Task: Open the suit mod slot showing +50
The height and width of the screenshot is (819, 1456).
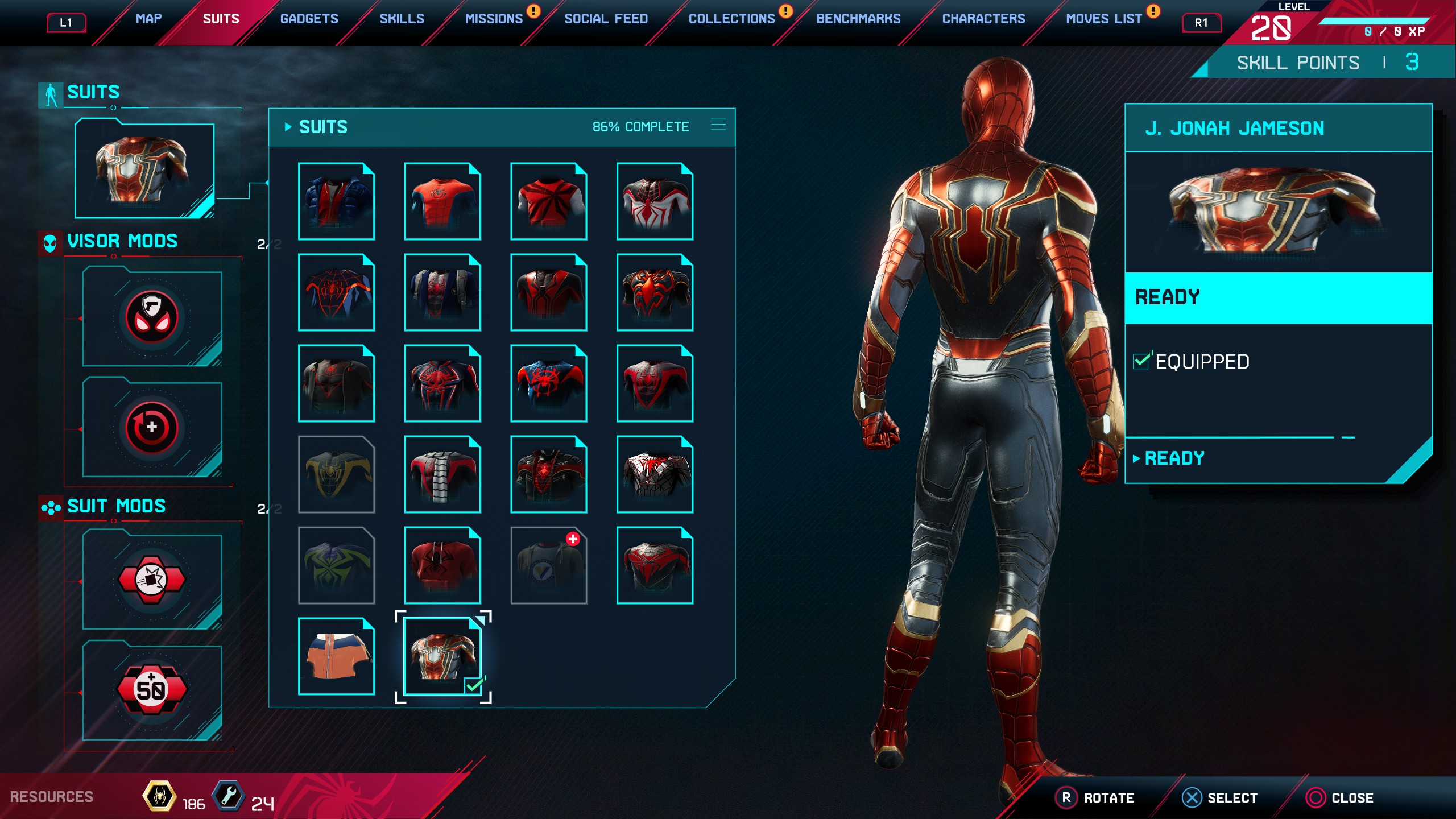Action: 152,690
